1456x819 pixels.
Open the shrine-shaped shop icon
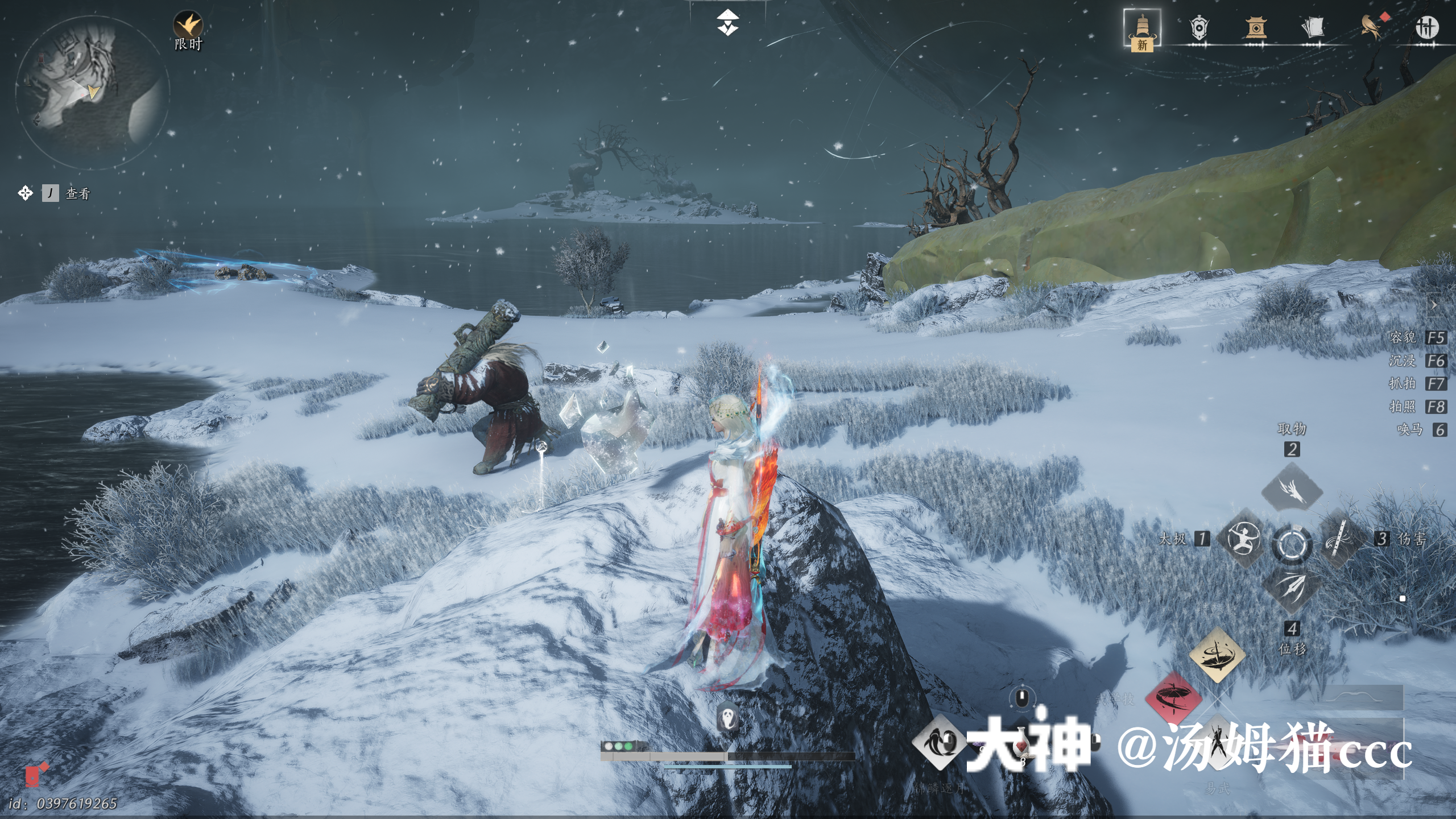point(1255,27)
